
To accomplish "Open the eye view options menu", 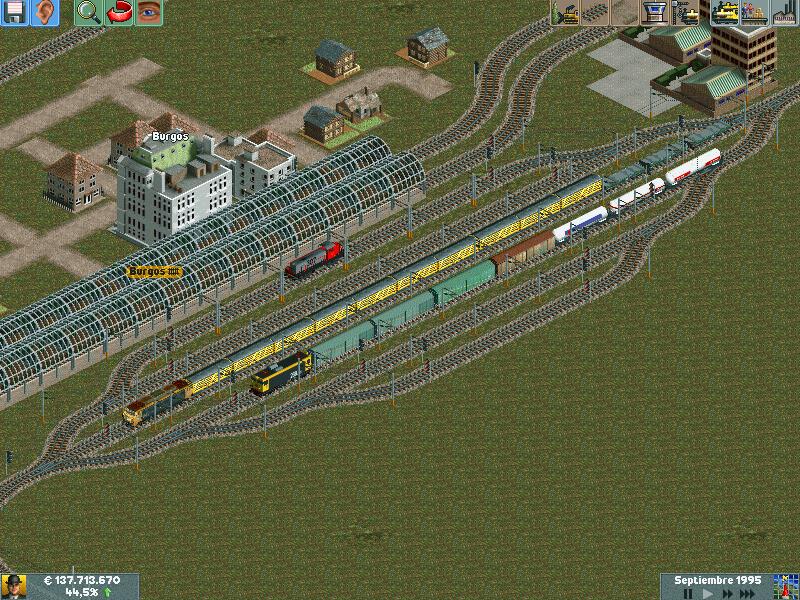I will pyautogui.click(x=149, y=13).
